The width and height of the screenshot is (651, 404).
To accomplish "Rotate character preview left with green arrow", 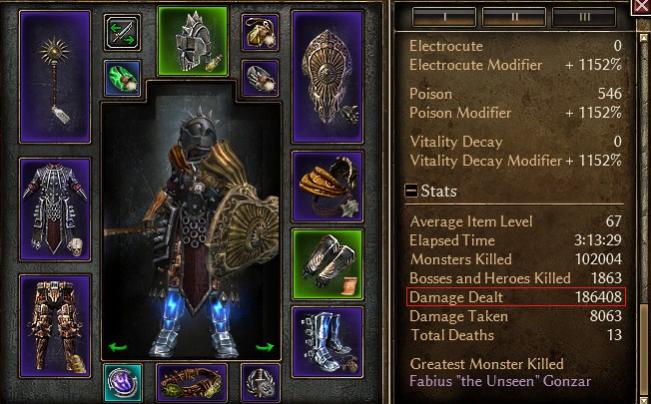I will pos(118,347).
